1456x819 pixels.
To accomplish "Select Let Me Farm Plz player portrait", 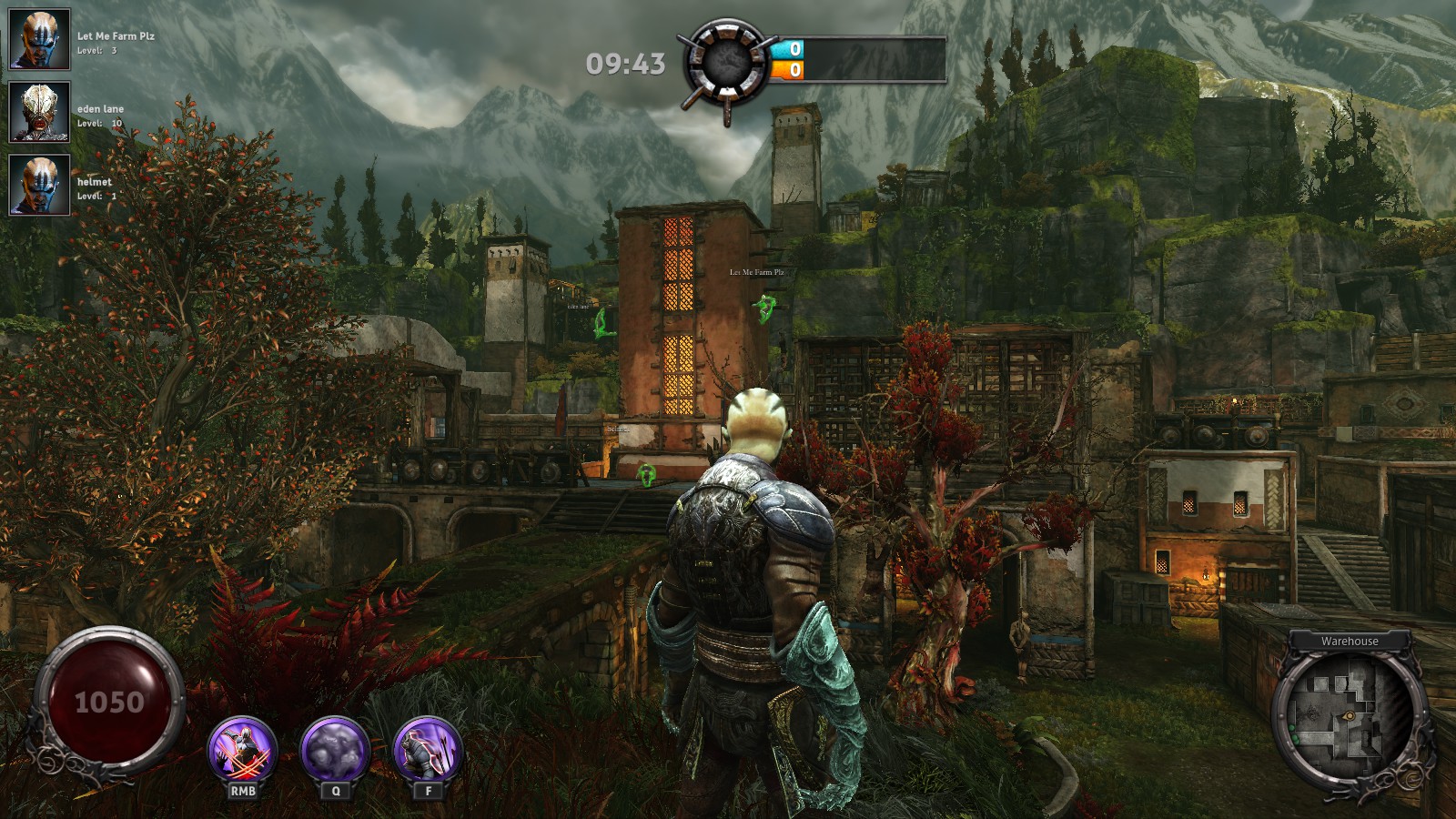I will pyautogui.click(x=40, y=39).
